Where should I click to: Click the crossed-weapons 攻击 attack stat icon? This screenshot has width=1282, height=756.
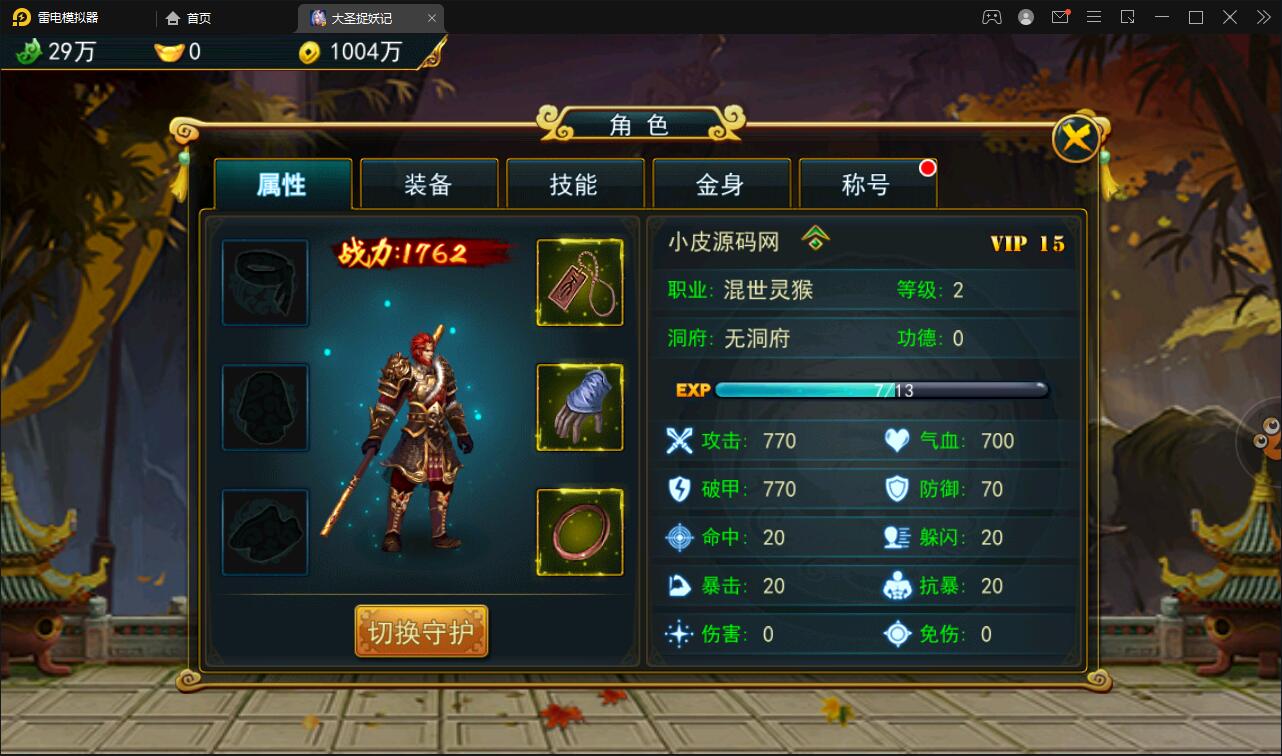(x=678, y=440)
